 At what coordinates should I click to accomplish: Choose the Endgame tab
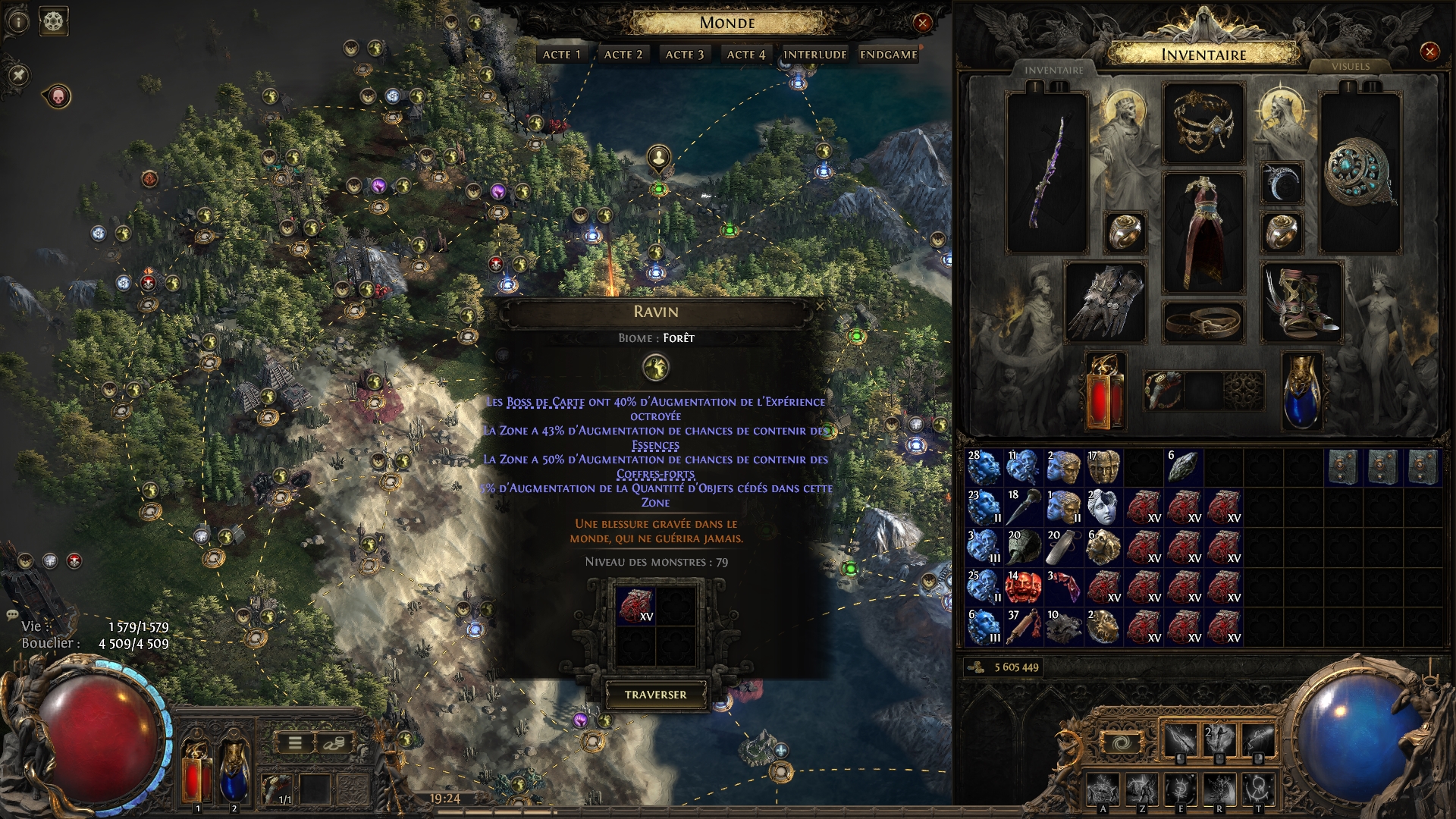point(888,55)
